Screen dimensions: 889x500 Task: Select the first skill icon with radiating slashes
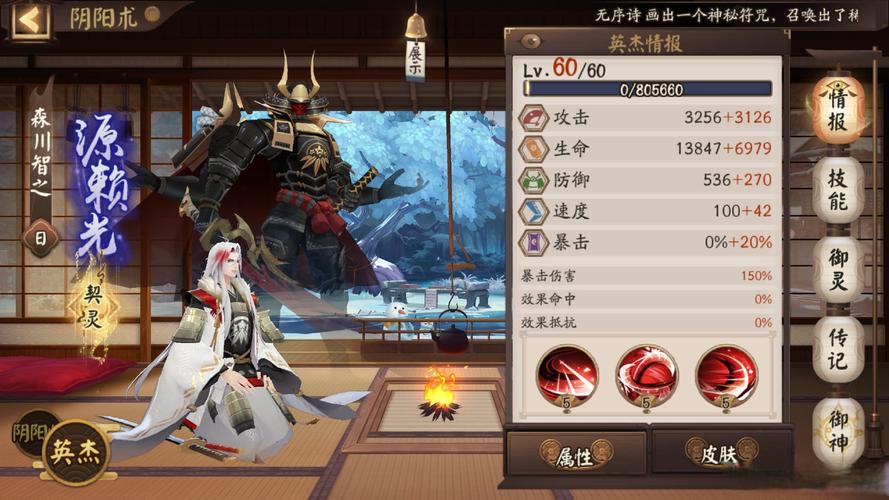[x=566, y=373]
